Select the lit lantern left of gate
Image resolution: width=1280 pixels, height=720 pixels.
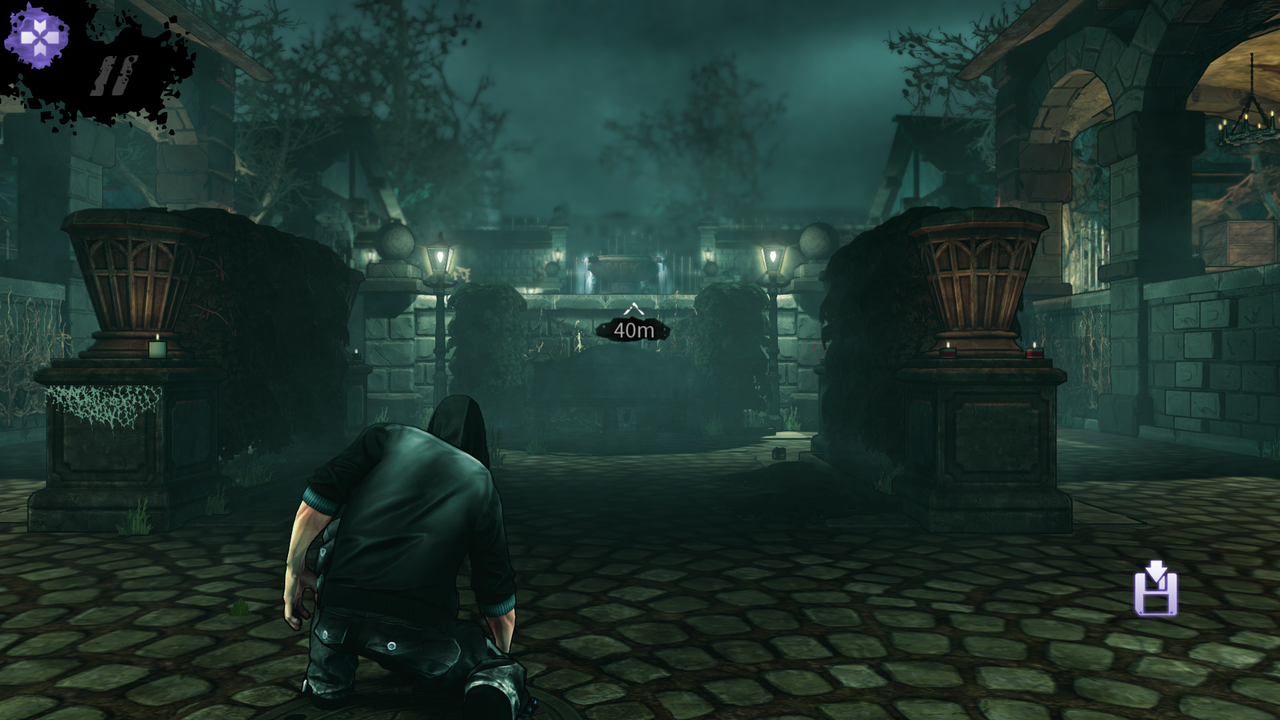(440, 256)
